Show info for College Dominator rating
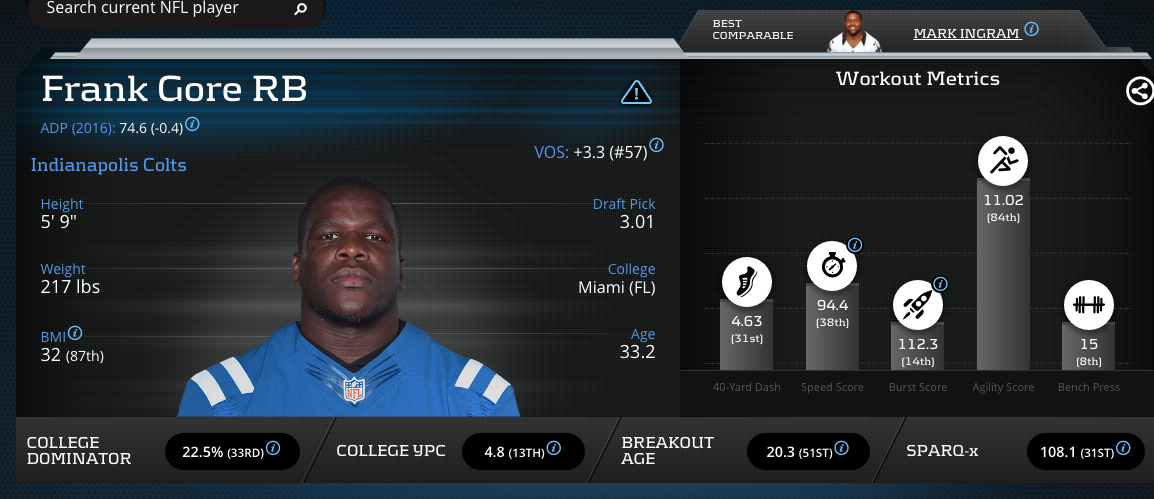 coord(273,449)
